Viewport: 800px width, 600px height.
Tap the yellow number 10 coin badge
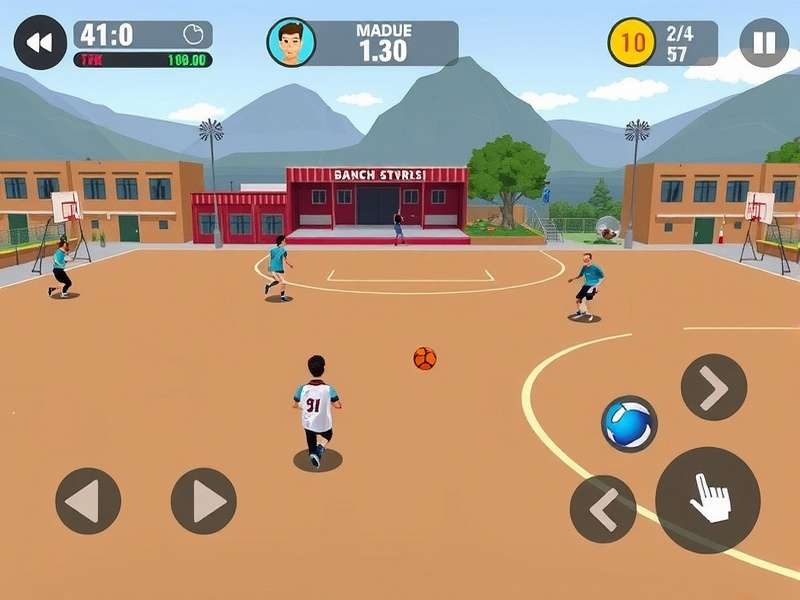tap(632, 43)
